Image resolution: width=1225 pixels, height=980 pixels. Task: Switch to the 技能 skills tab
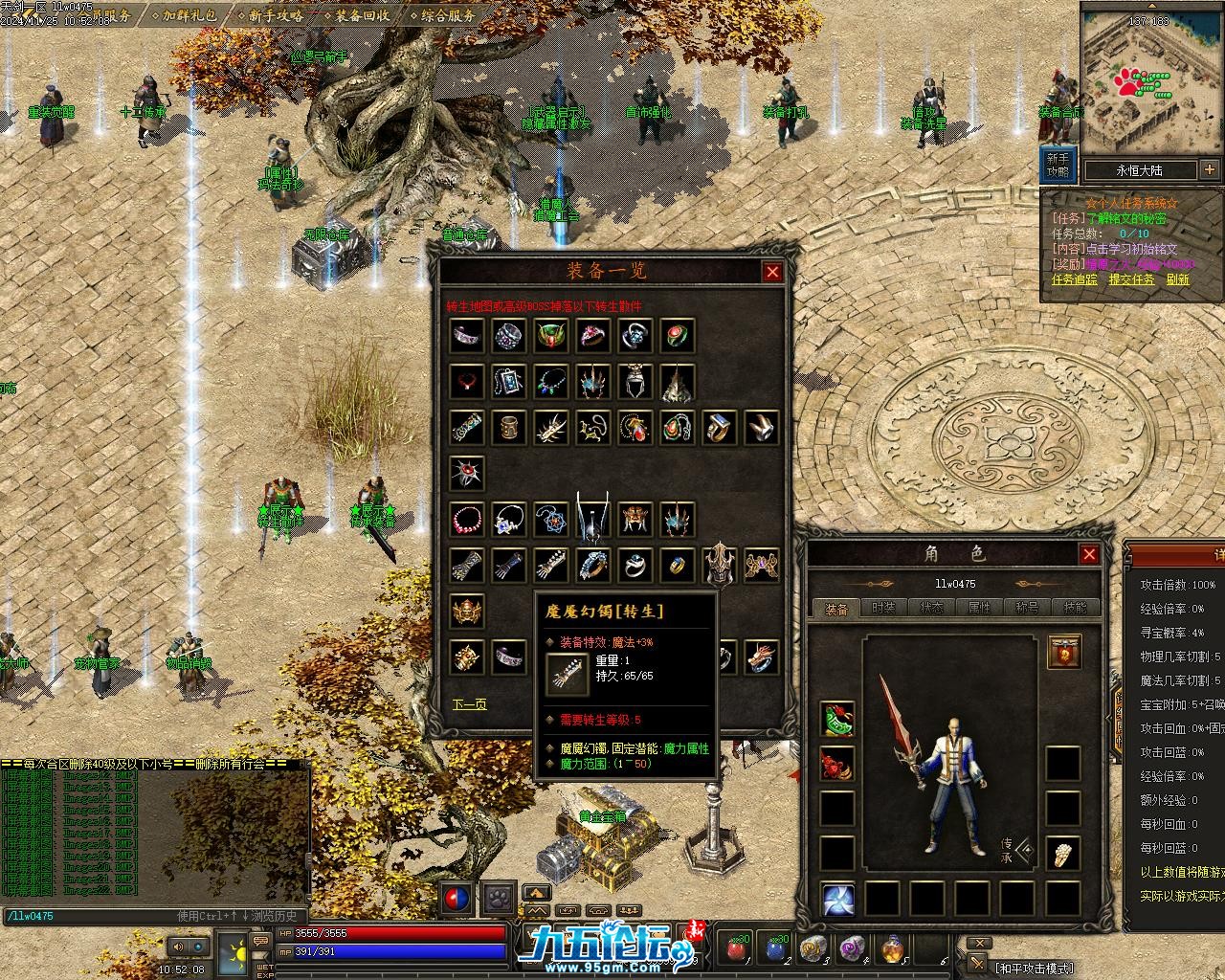(1075, 608)
